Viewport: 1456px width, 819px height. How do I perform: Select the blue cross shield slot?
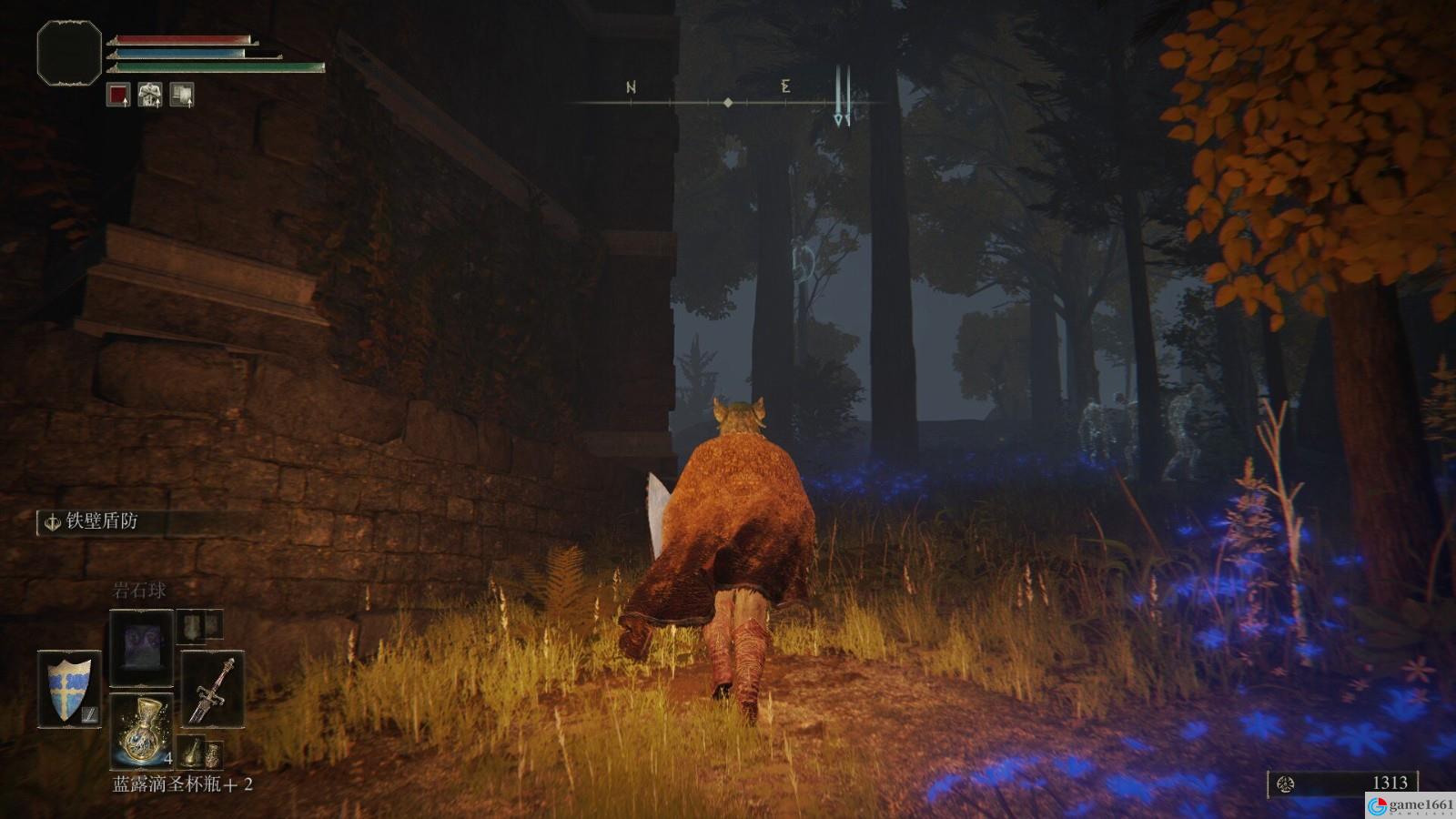pos(69,689)
